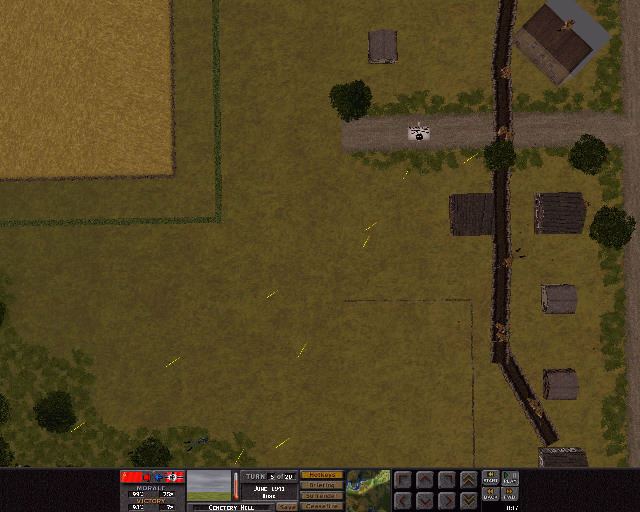Click the up-left corner arrow button

403,479
